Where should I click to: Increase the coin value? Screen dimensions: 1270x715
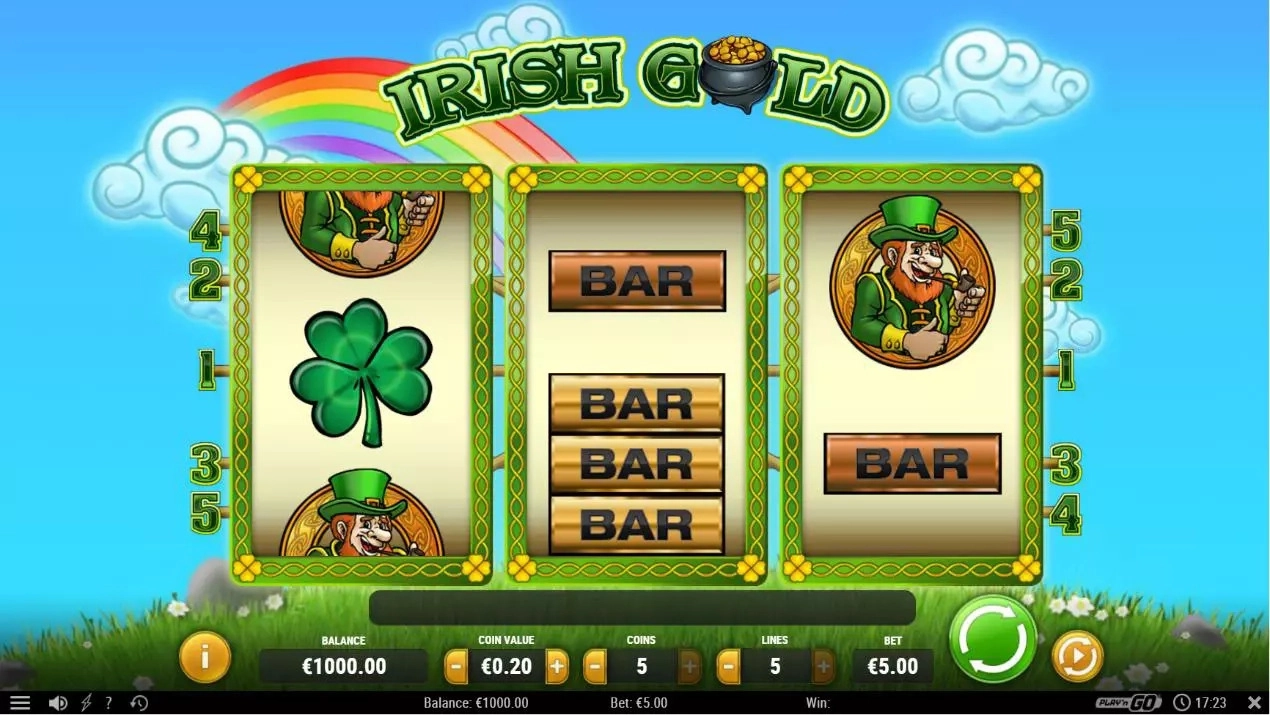click(557, 666)
